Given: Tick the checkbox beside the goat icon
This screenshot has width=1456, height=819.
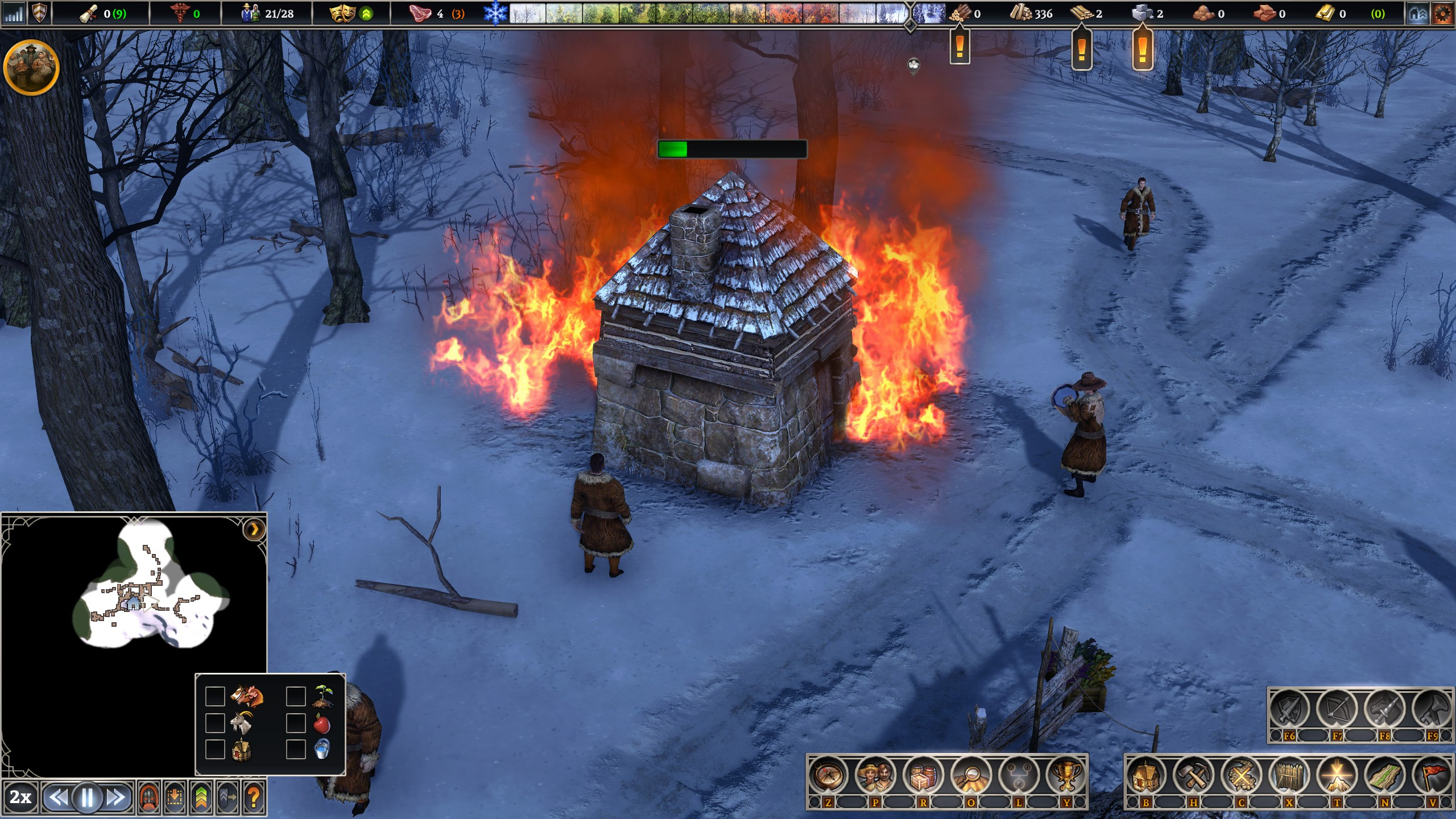Looking at the screenshot, I should coord(215,723).
